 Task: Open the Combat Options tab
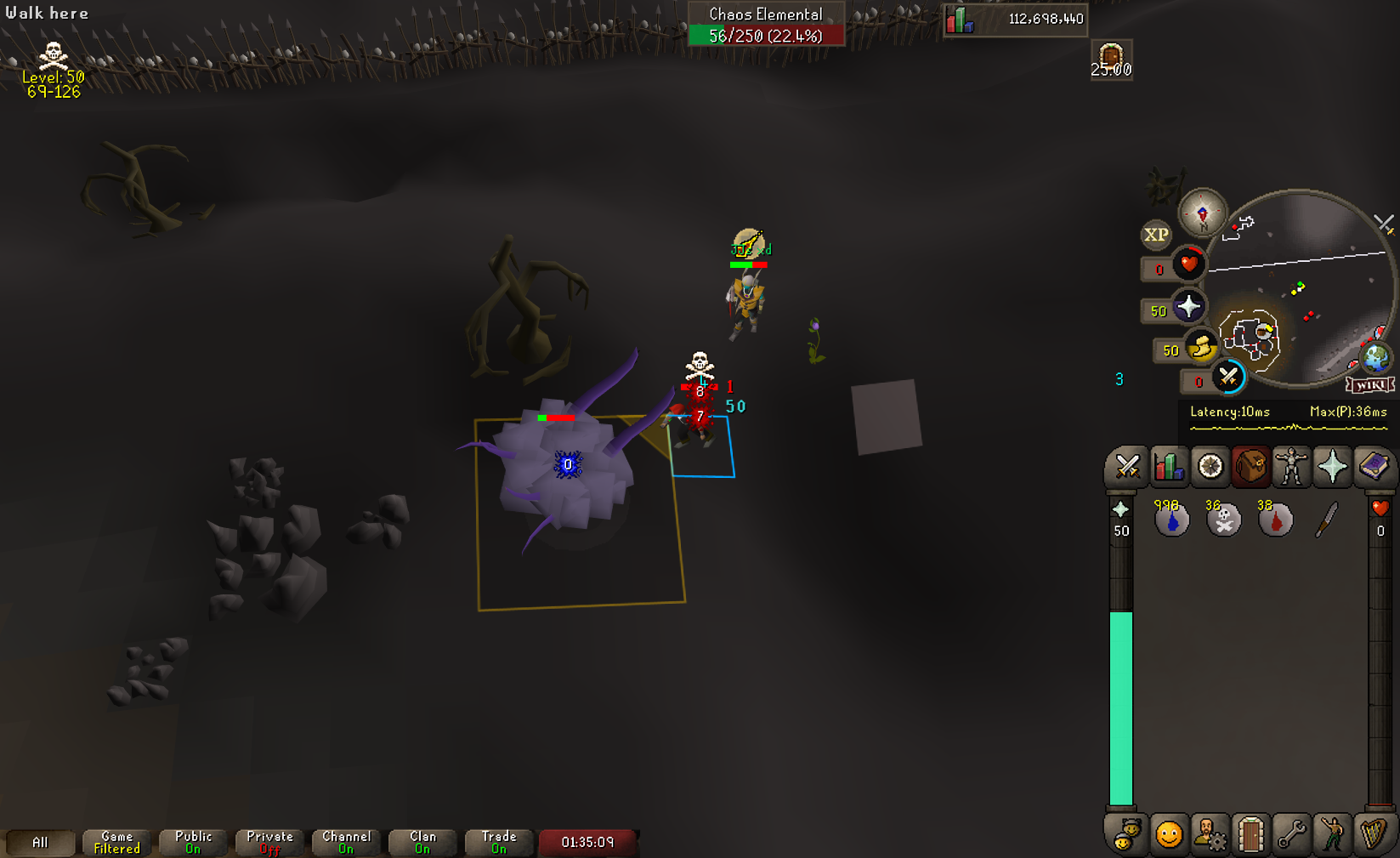[1127, 466]
